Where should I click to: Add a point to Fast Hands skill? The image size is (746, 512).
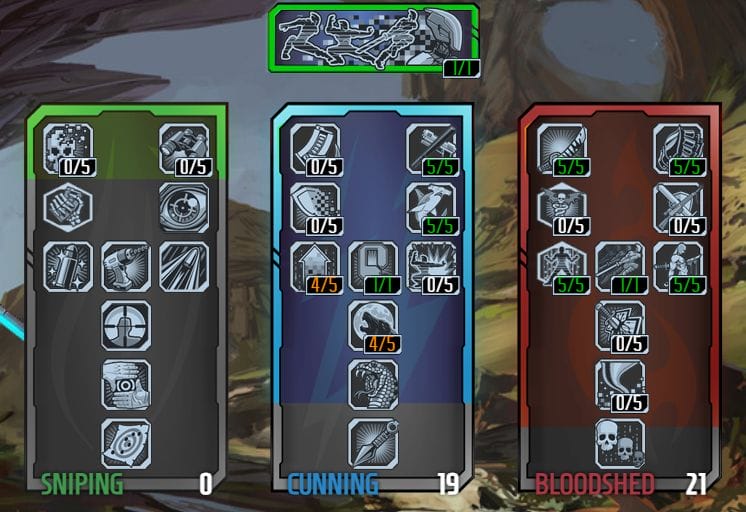[315, 147]
